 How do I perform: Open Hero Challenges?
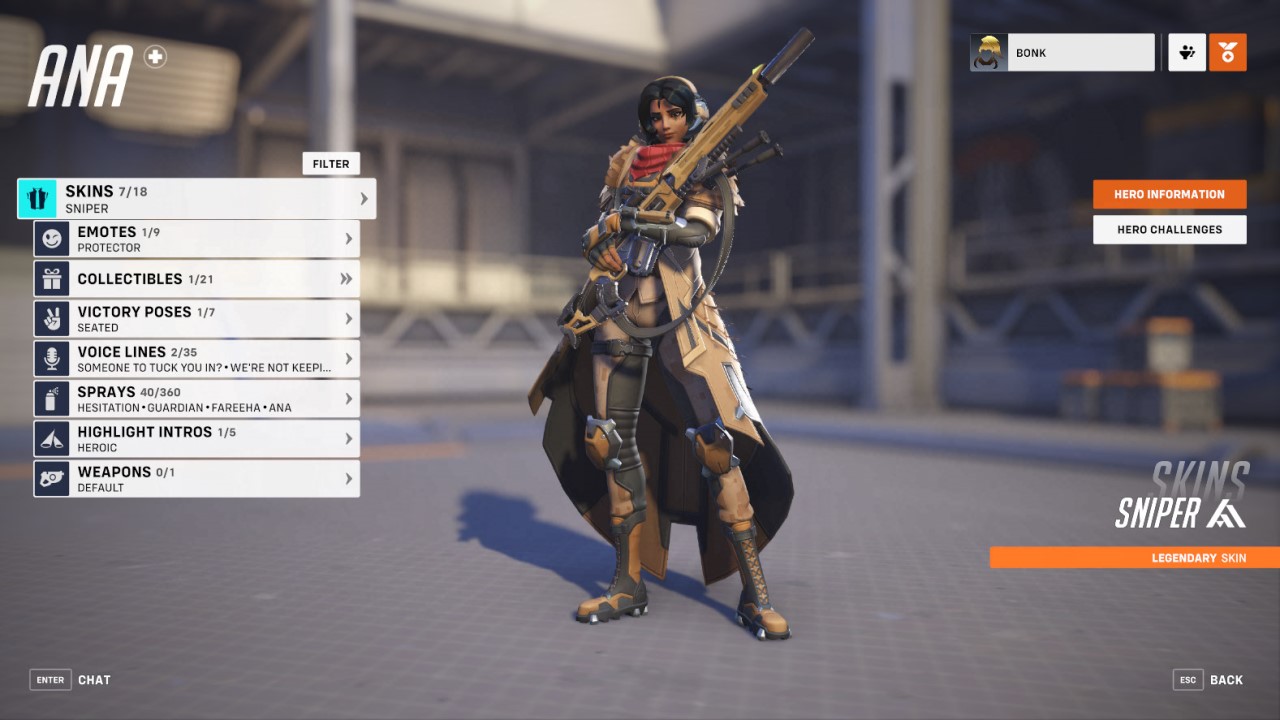click(1169, 229)
